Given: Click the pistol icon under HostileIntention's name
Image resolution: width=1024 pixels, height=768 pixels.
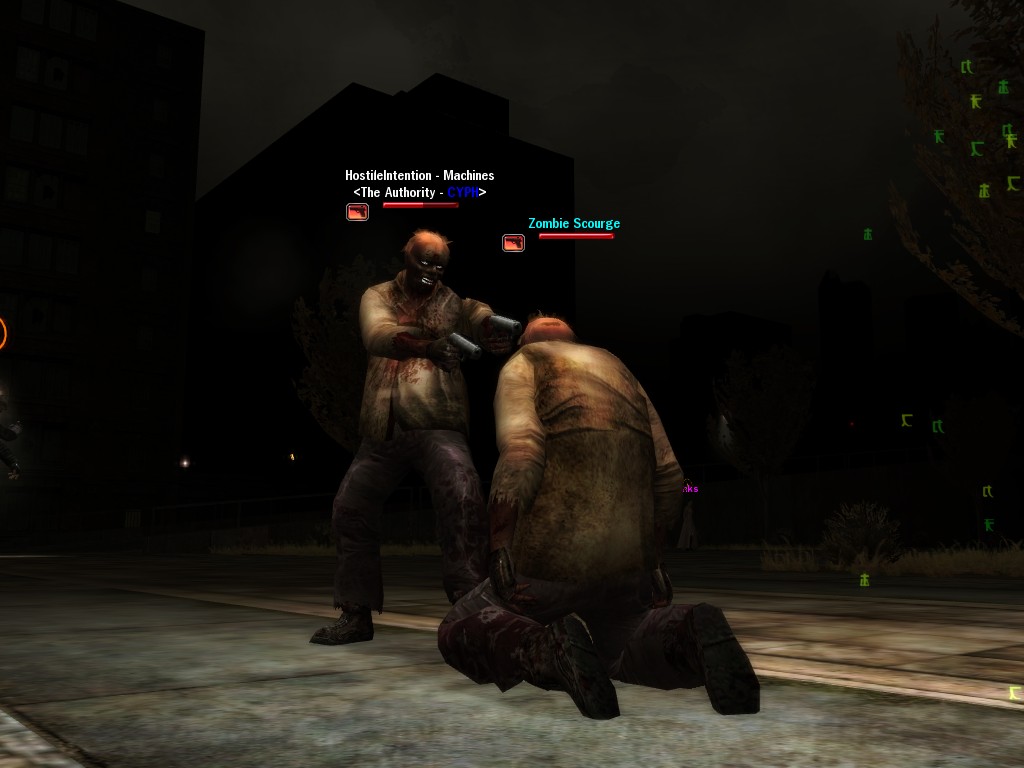Looking at the screenshot, I should (357, 212).
